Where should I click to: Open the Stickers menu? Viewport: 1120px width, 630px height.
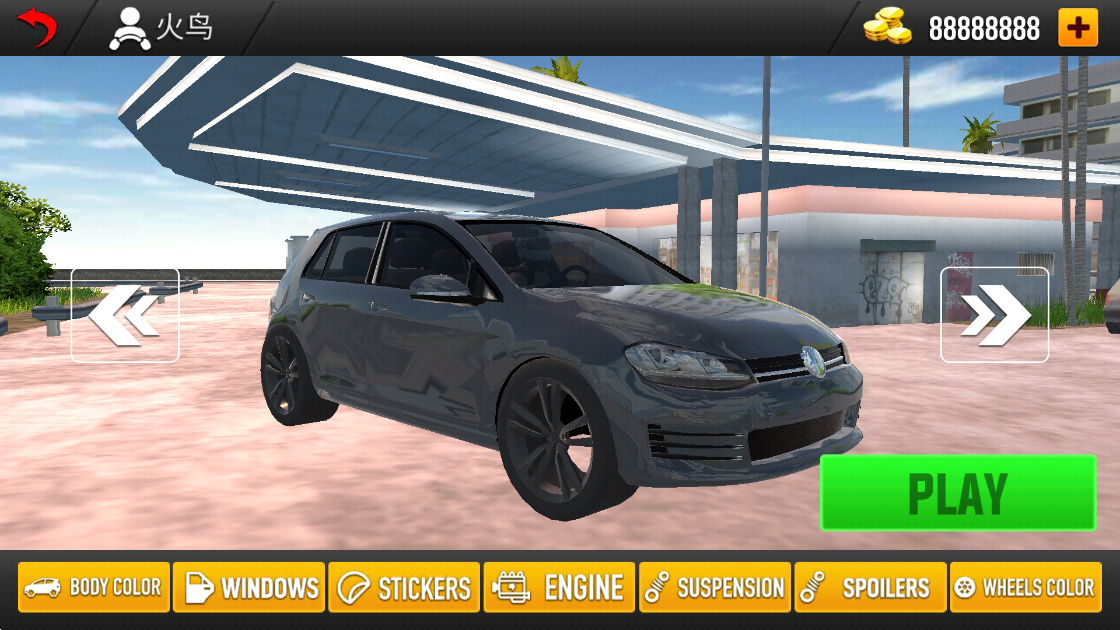404,587
